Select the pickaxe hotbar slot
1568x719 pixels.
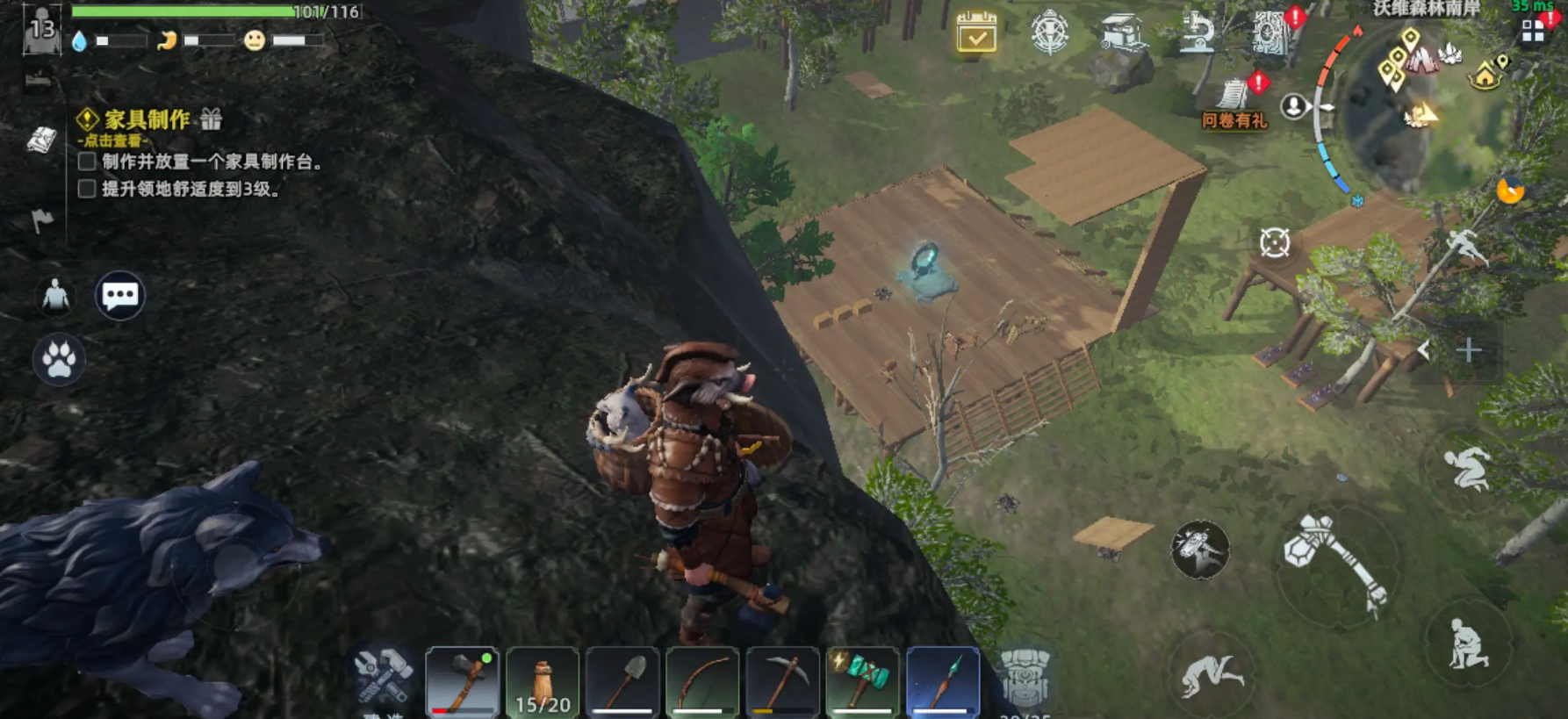(782, 681)
